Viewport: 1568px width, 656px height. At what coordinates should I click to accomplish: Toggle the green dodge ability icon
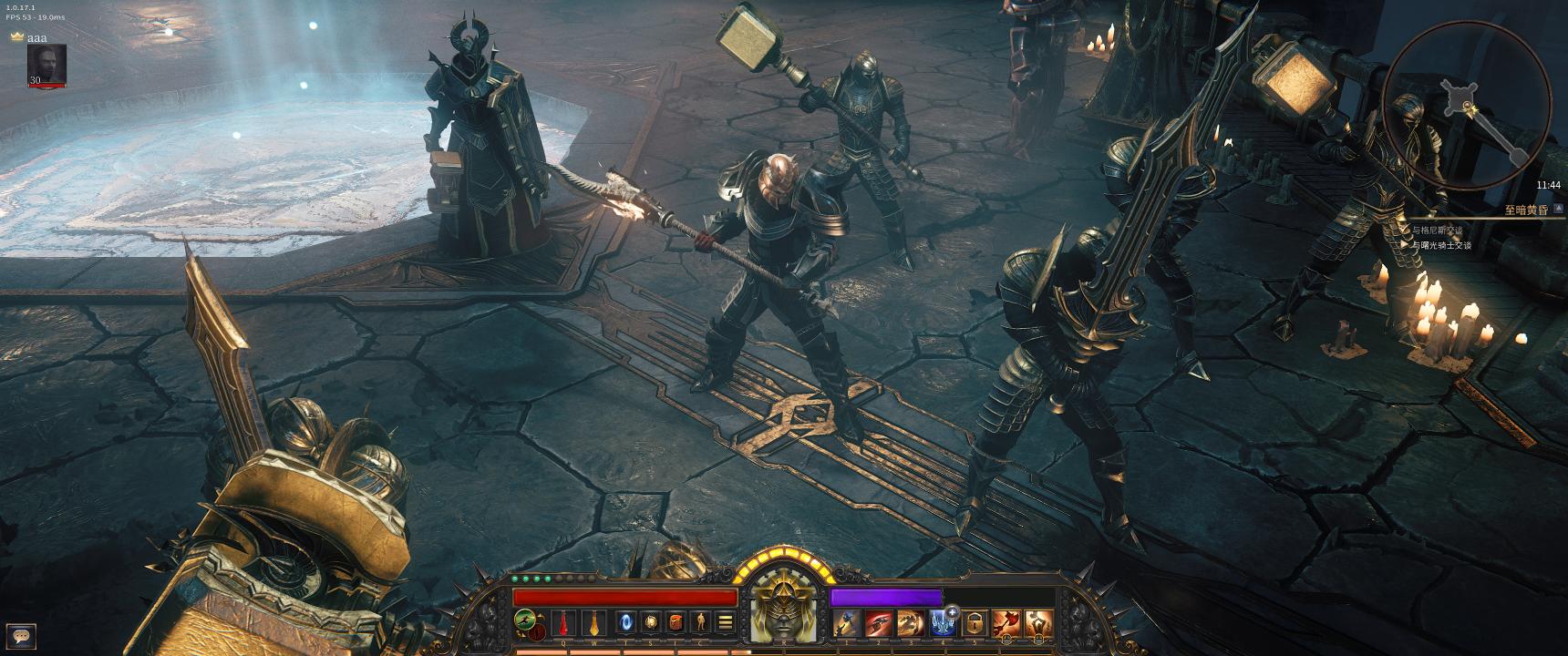[525, 620]
